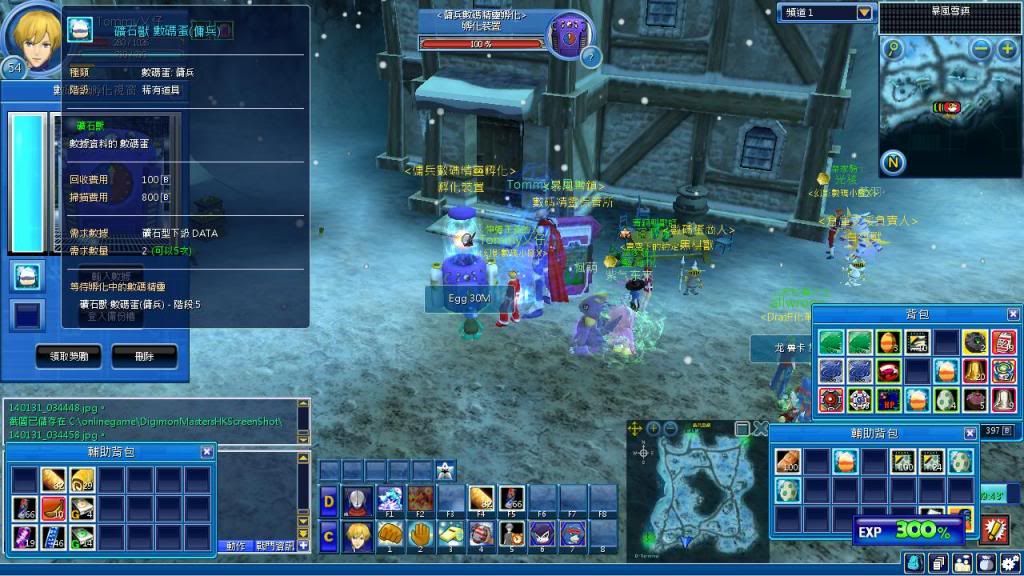Viewport: 1024px width, 576px height.
Task: Use the whistle skill in slot 3
Action: point(451,535)
